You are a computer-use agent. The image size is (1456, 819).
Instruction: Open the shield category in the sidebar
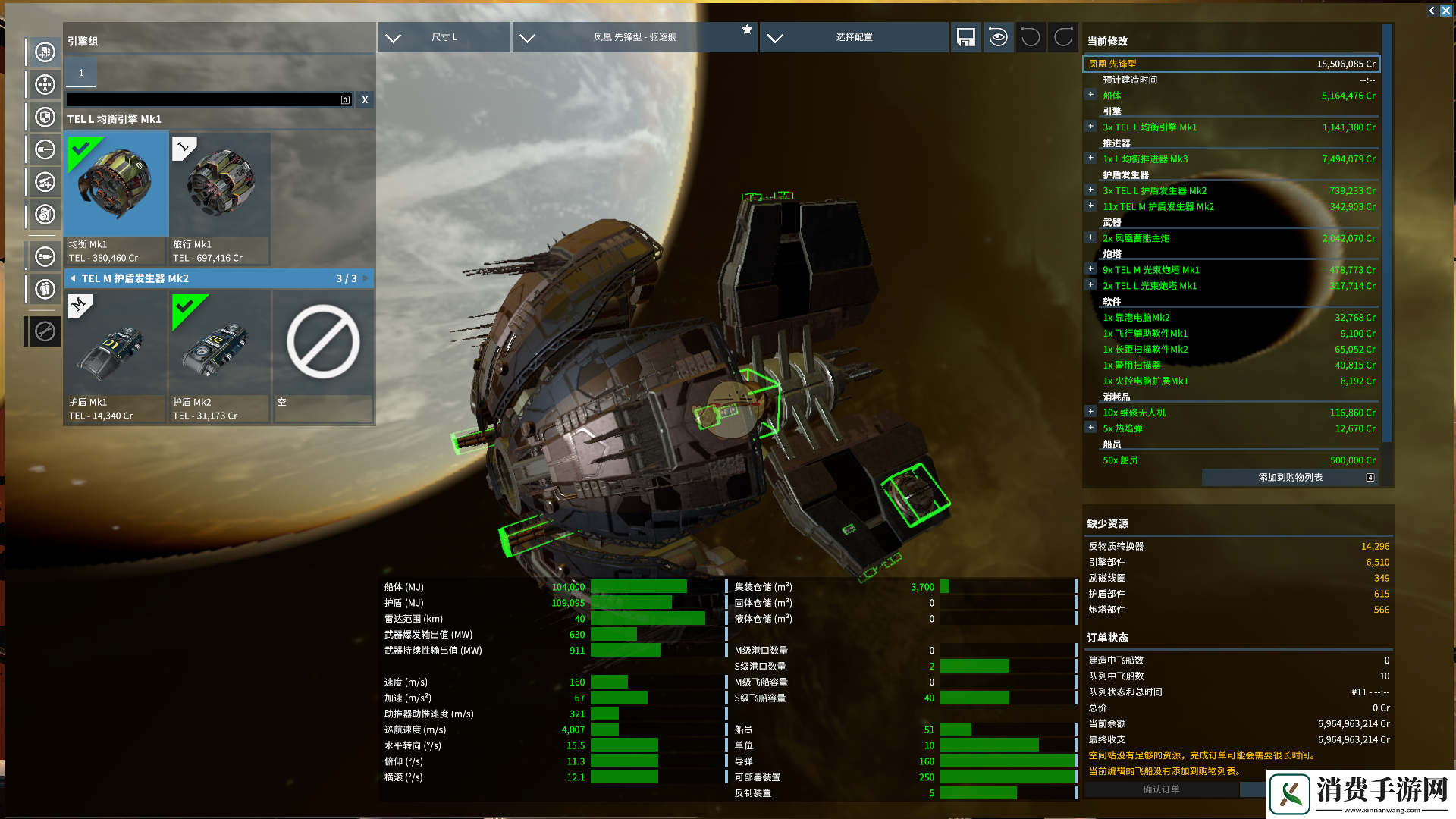[x=45, y=118]
